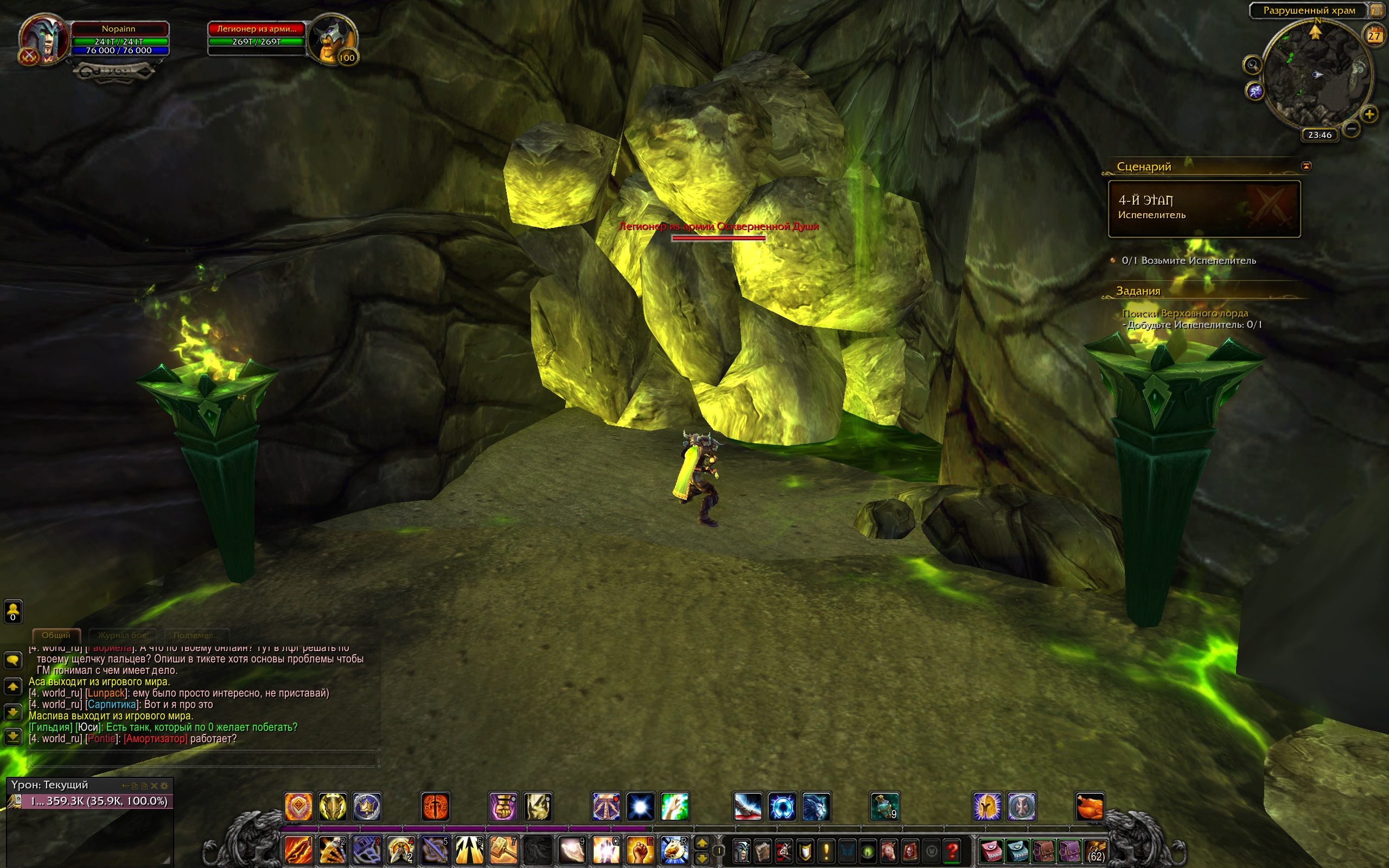Use the roast chicken food item
The image size is (1389, 868).
click(1089, 807)
